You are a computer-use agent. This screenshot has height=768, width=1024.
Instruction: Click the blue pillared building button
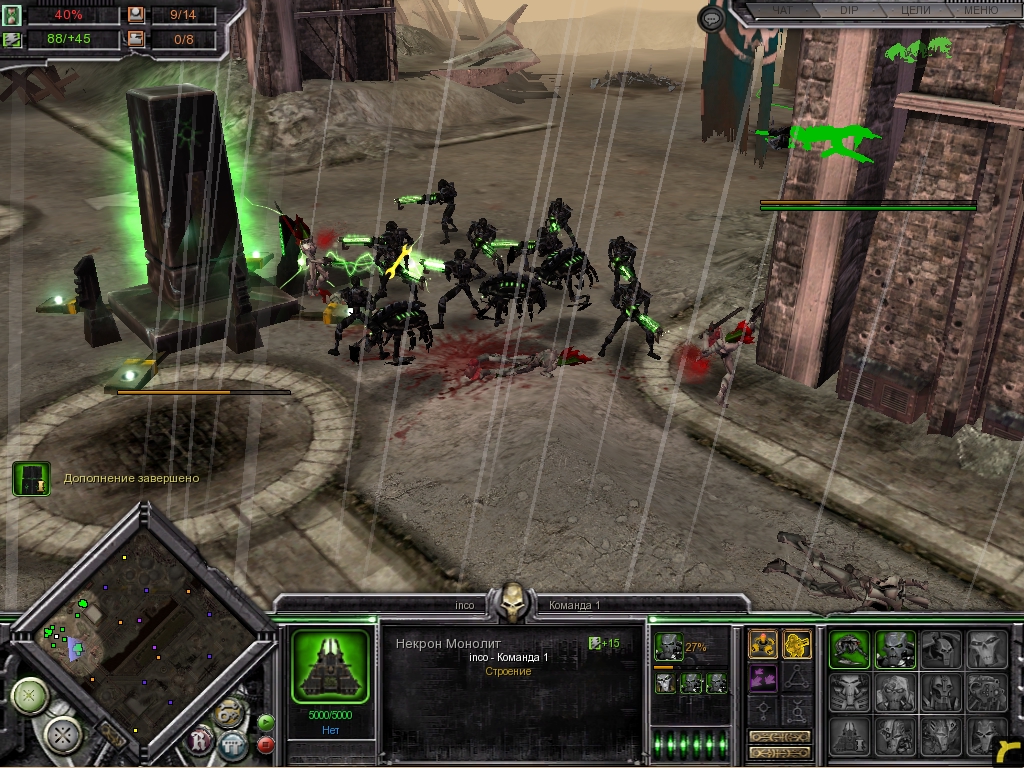coord(232,745)
